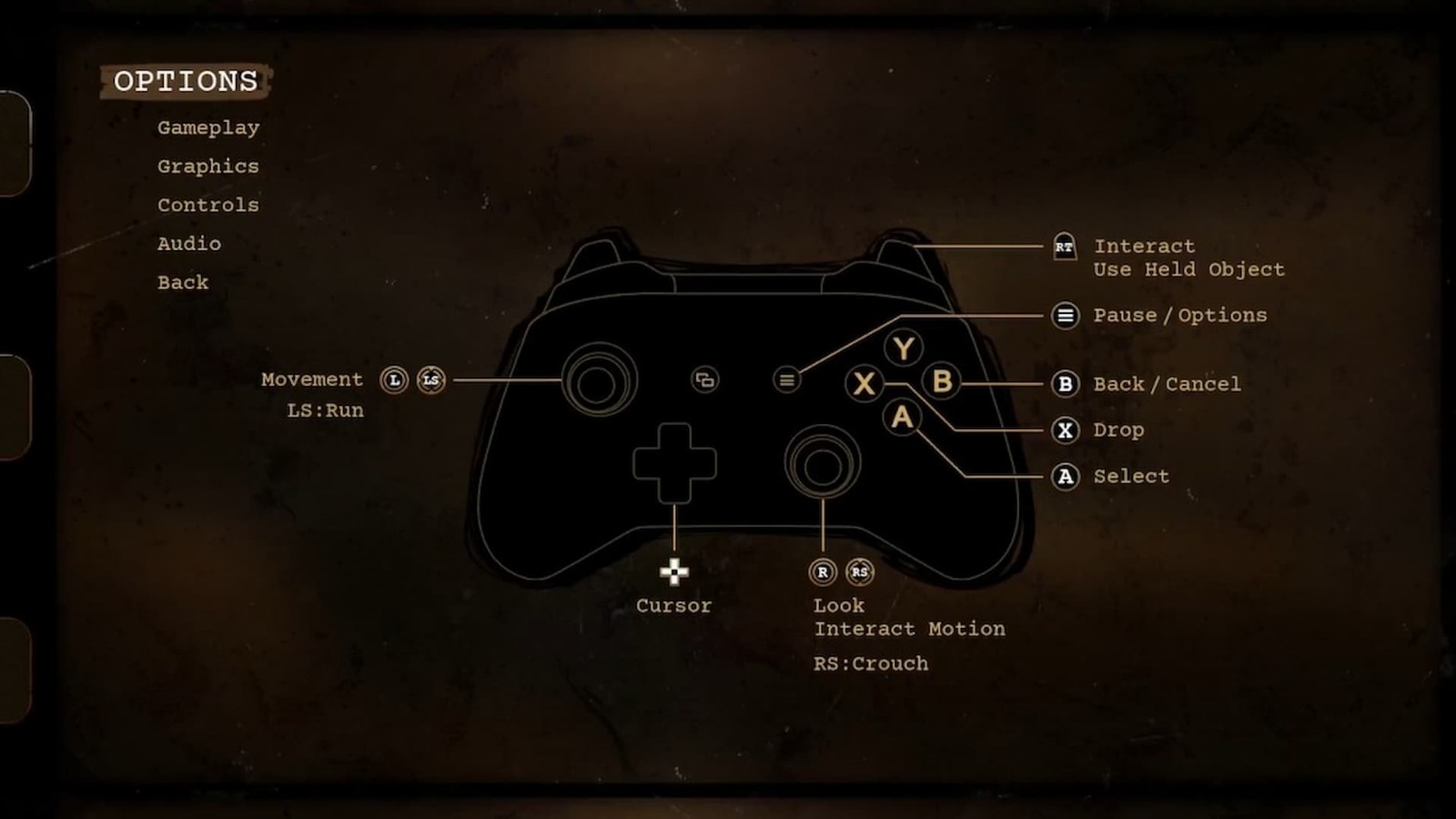Select the Pause/Options menu button icon
1456x819 pixels.
[1064, 316]
